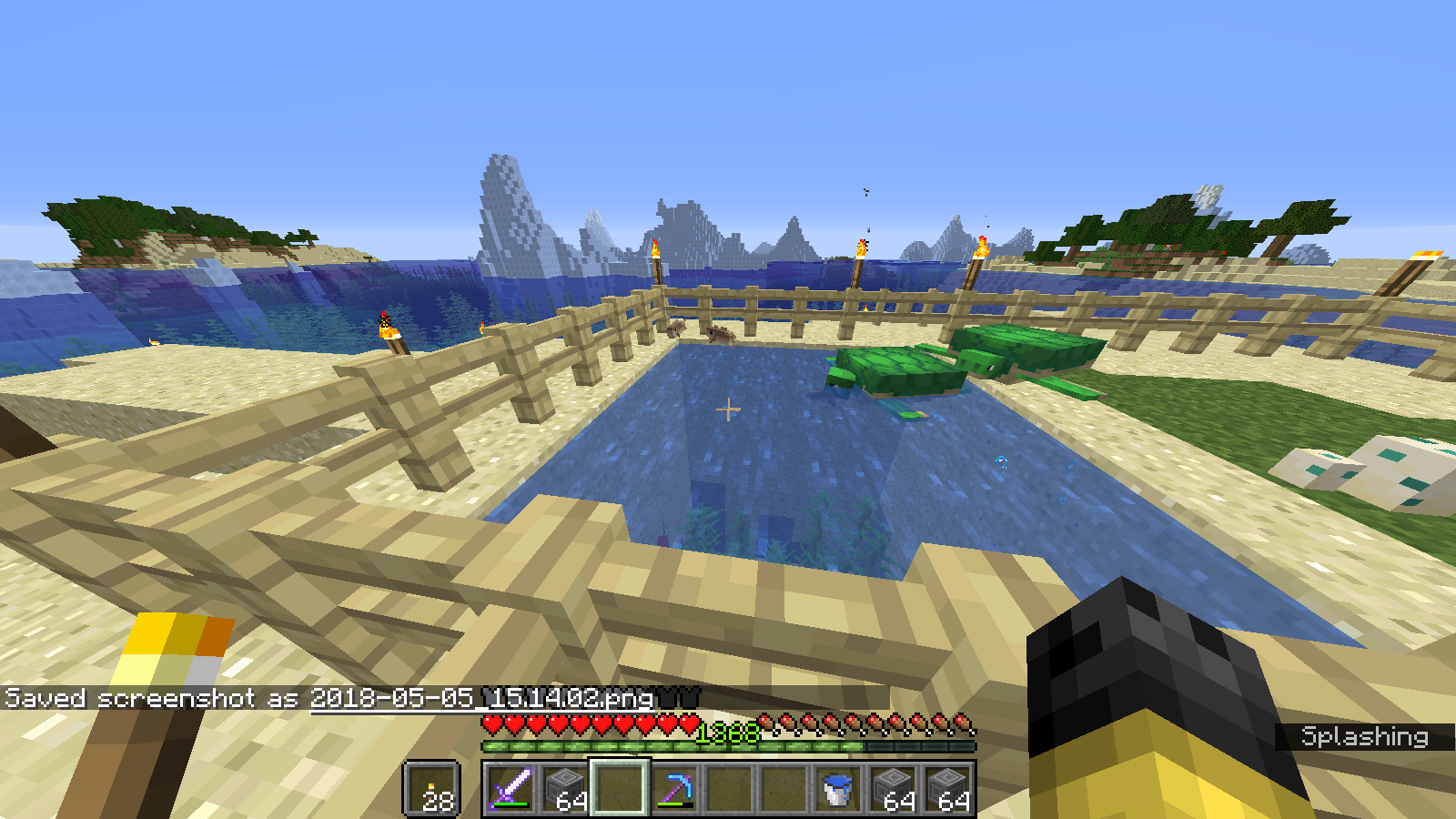
Task: Choose the water bucket hotbar slot
Action: pos(838,788)
